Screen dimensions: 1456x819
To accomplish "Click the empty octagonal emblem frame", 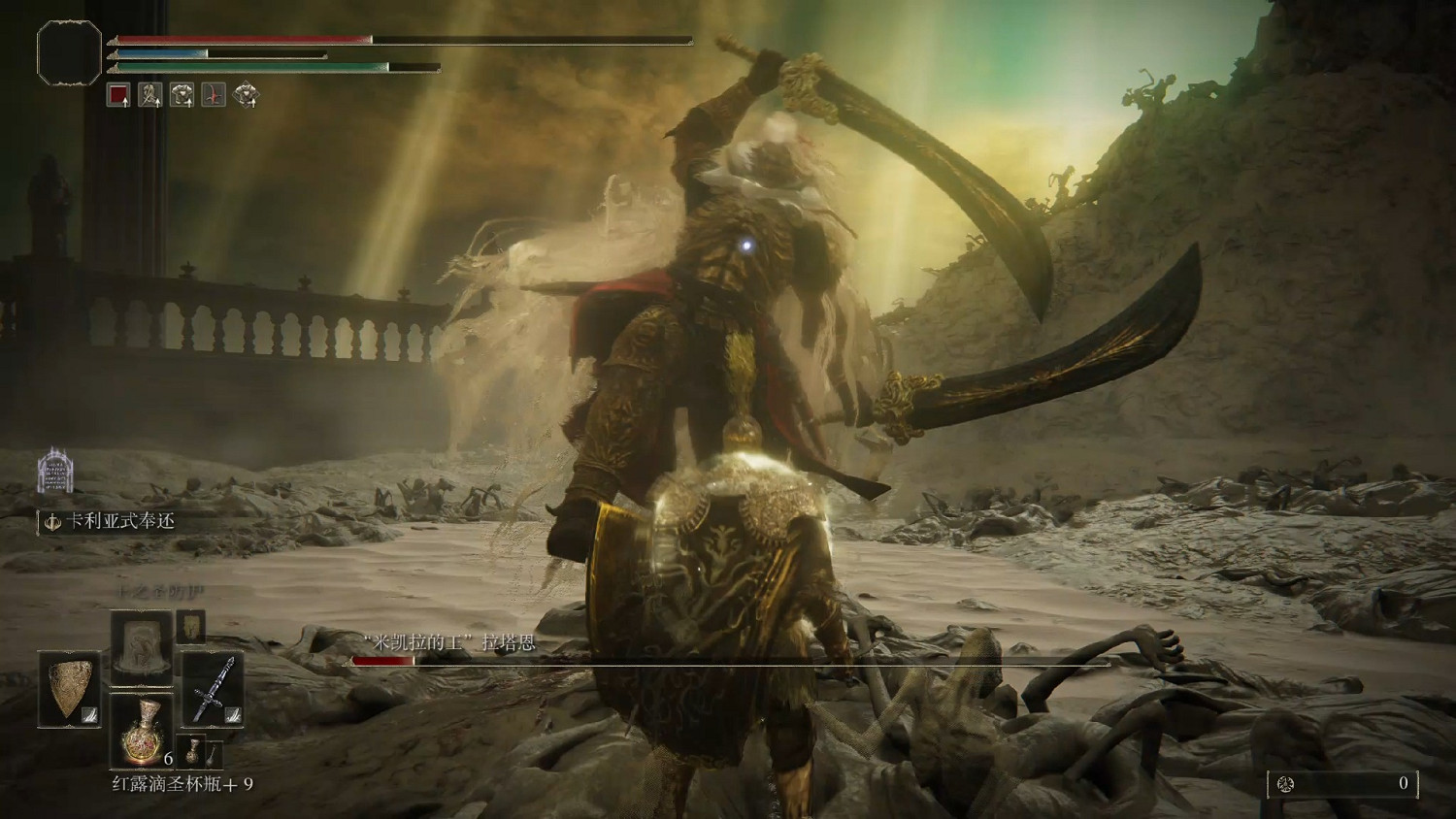I will (69, 50).
